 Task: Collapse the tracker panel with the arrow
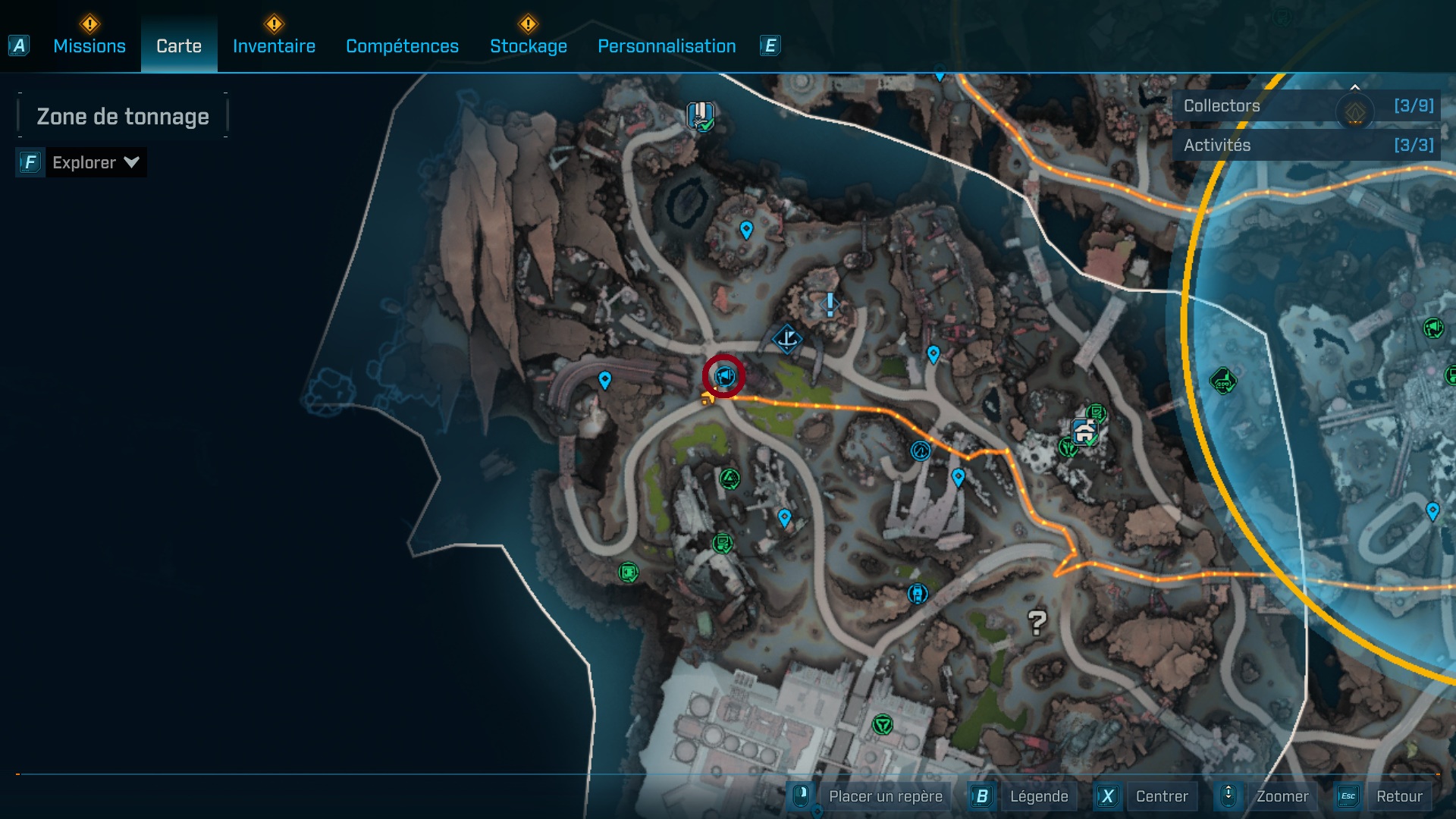click(1354, 86)
